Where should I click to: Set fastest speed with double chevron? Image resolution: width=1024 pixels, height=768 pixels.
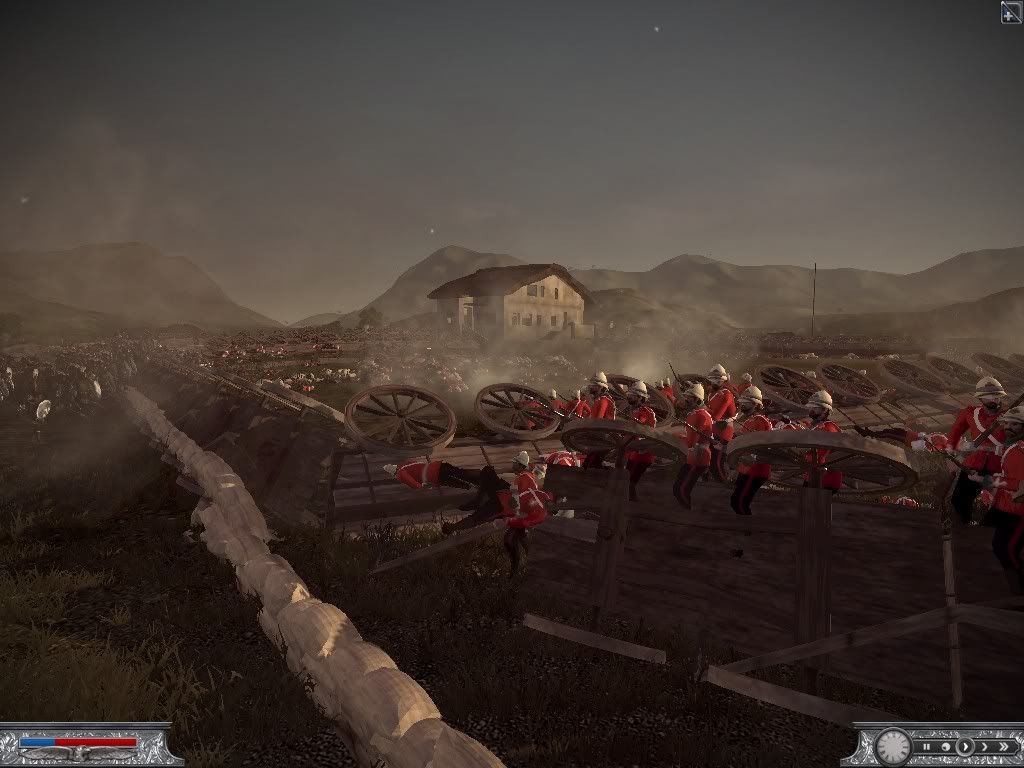coord(1002,746)
